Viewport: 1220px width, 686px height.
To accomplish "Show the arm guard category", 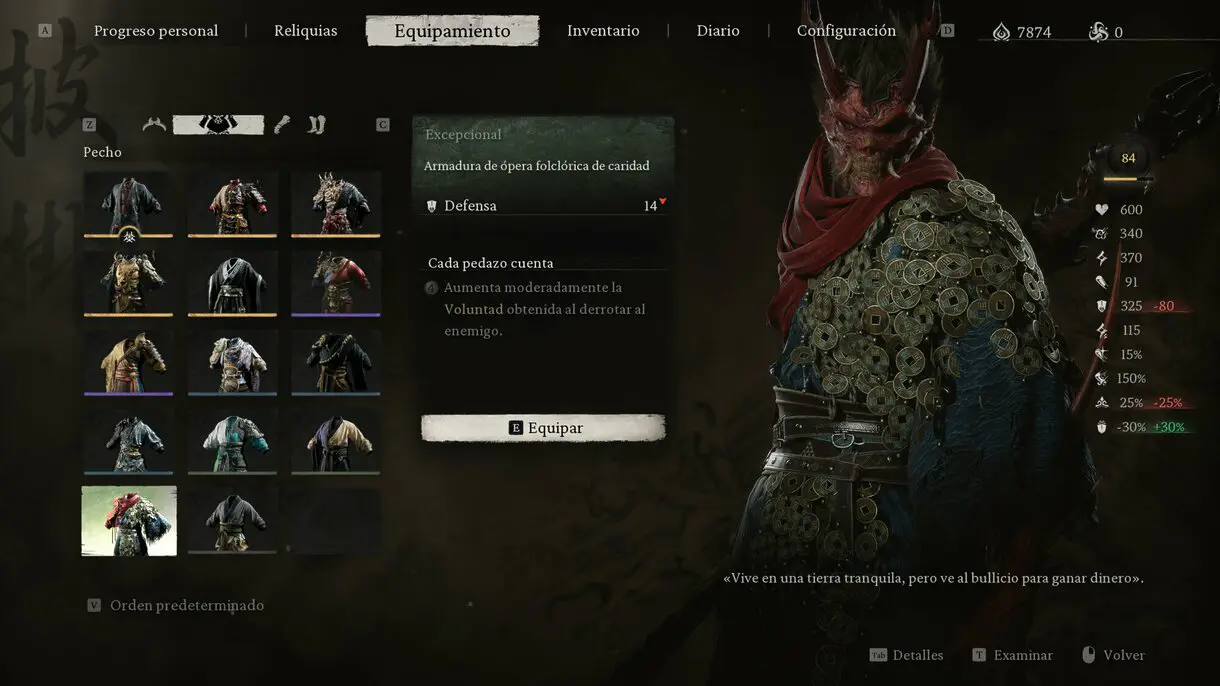I will (x=283, y=125).
